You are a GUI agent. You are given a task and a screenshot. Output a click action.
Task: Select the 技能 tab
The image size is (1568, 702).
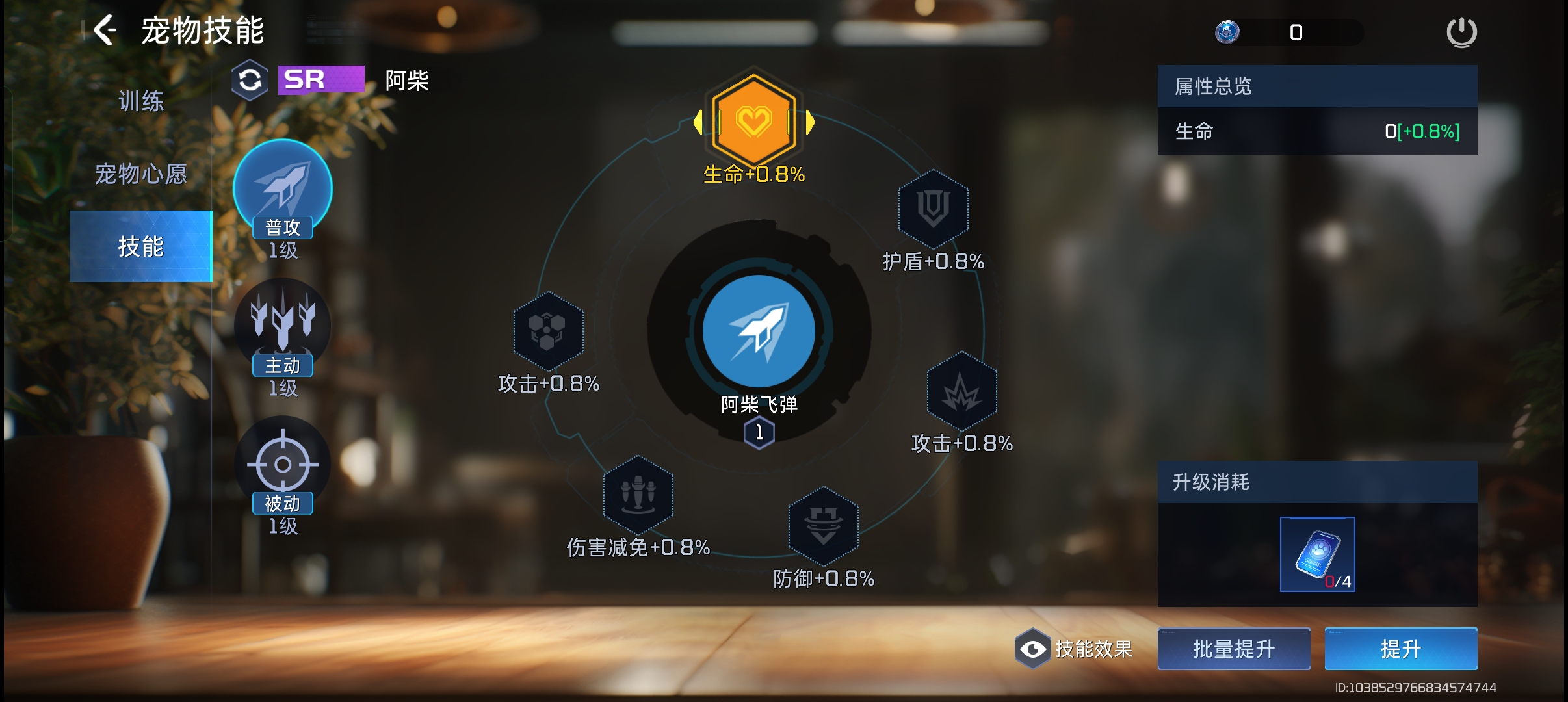click(x=141, y=246)
